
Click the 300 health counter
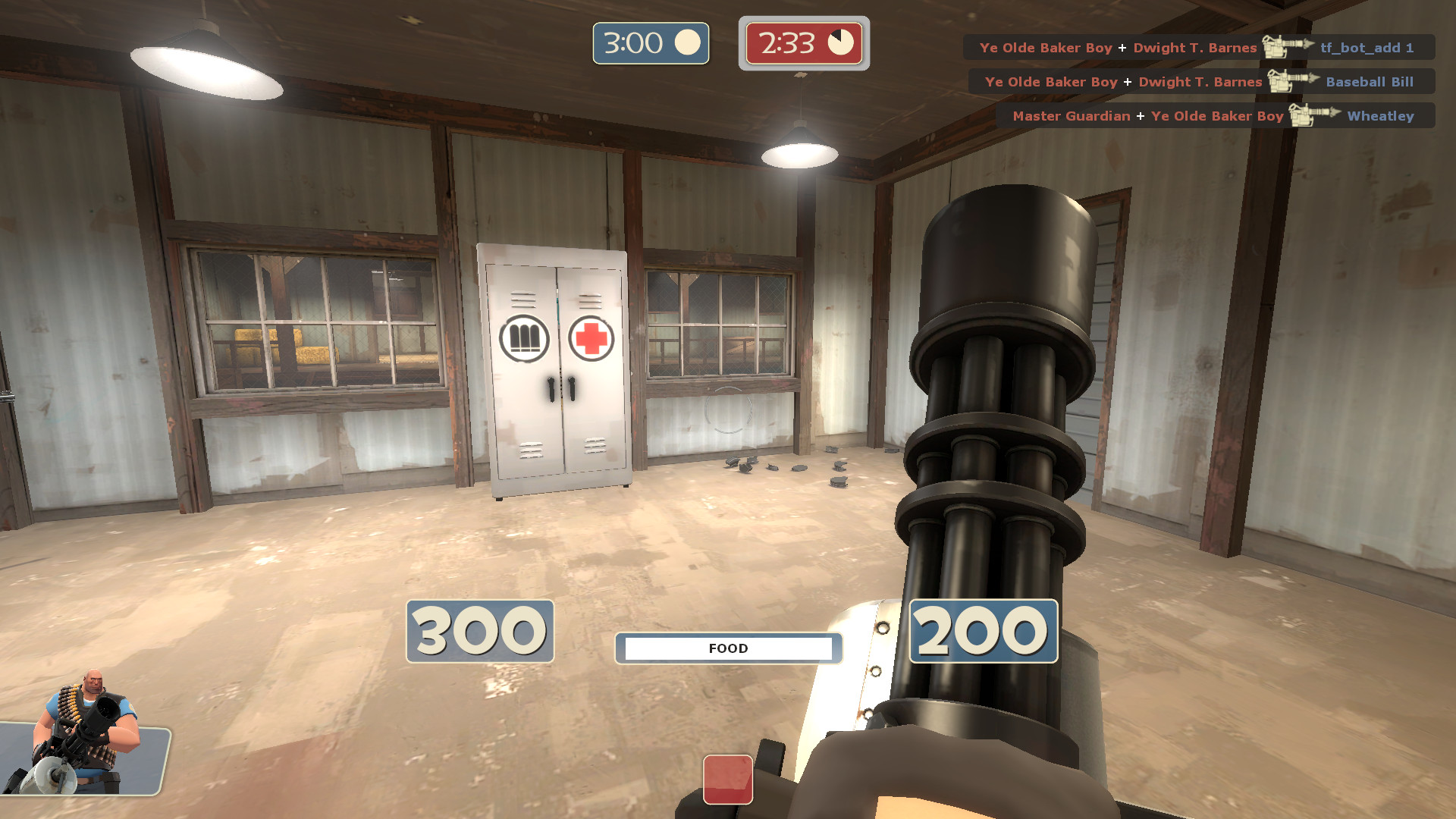tap(479, 631)
